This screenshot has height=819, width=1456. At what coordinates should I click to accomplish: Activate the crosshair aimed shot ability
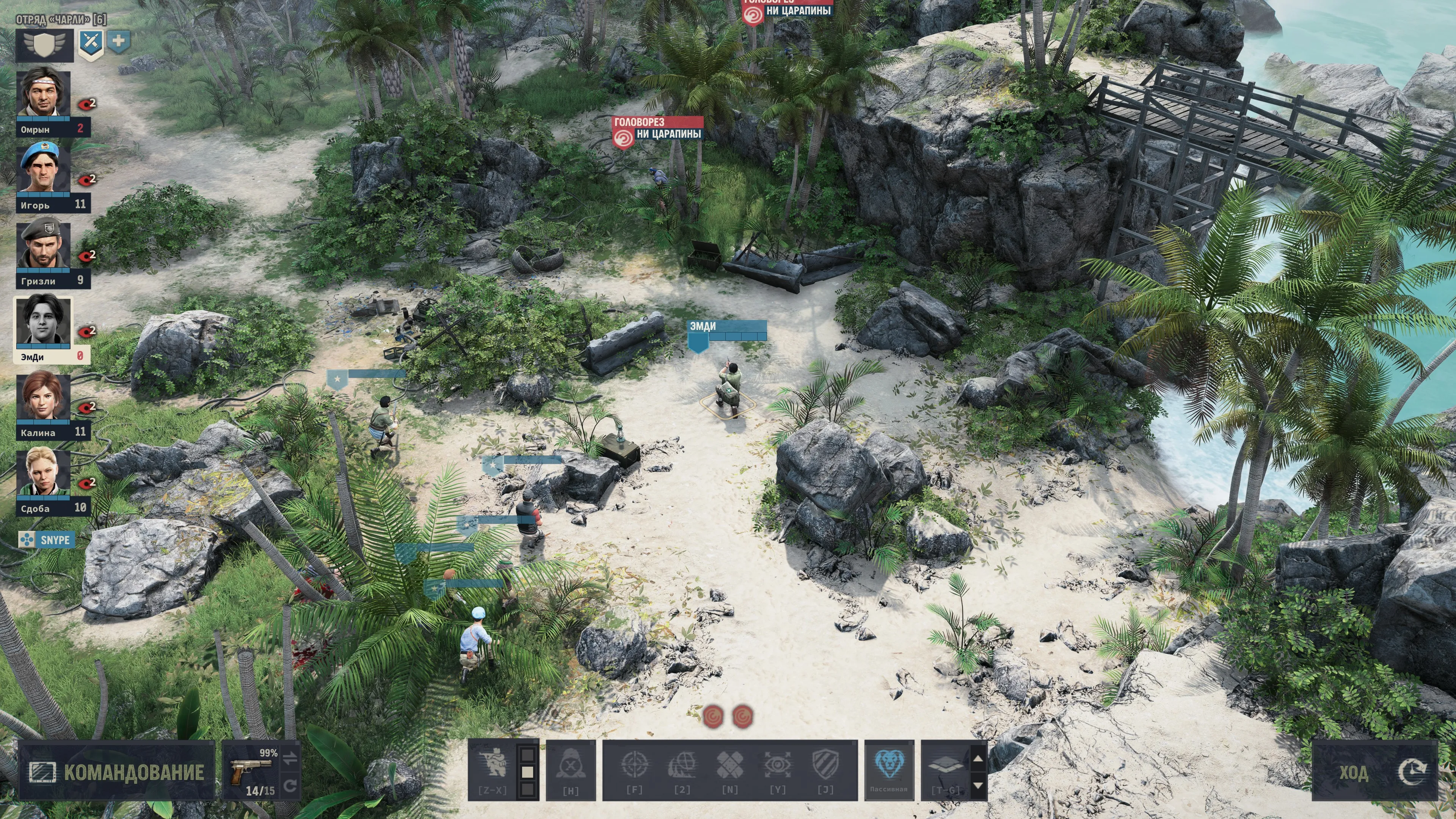click(x=634, y=769)
